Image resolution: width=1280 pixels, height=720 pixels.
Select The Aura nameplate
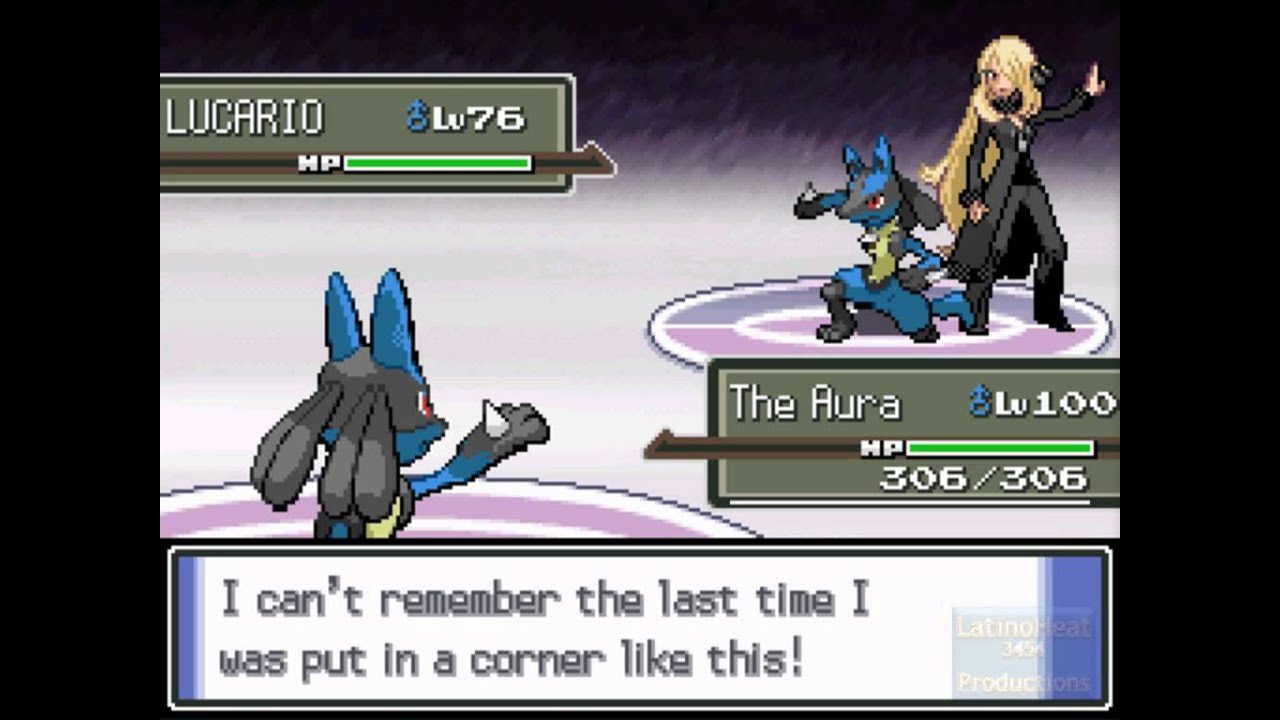pos(815,401)
